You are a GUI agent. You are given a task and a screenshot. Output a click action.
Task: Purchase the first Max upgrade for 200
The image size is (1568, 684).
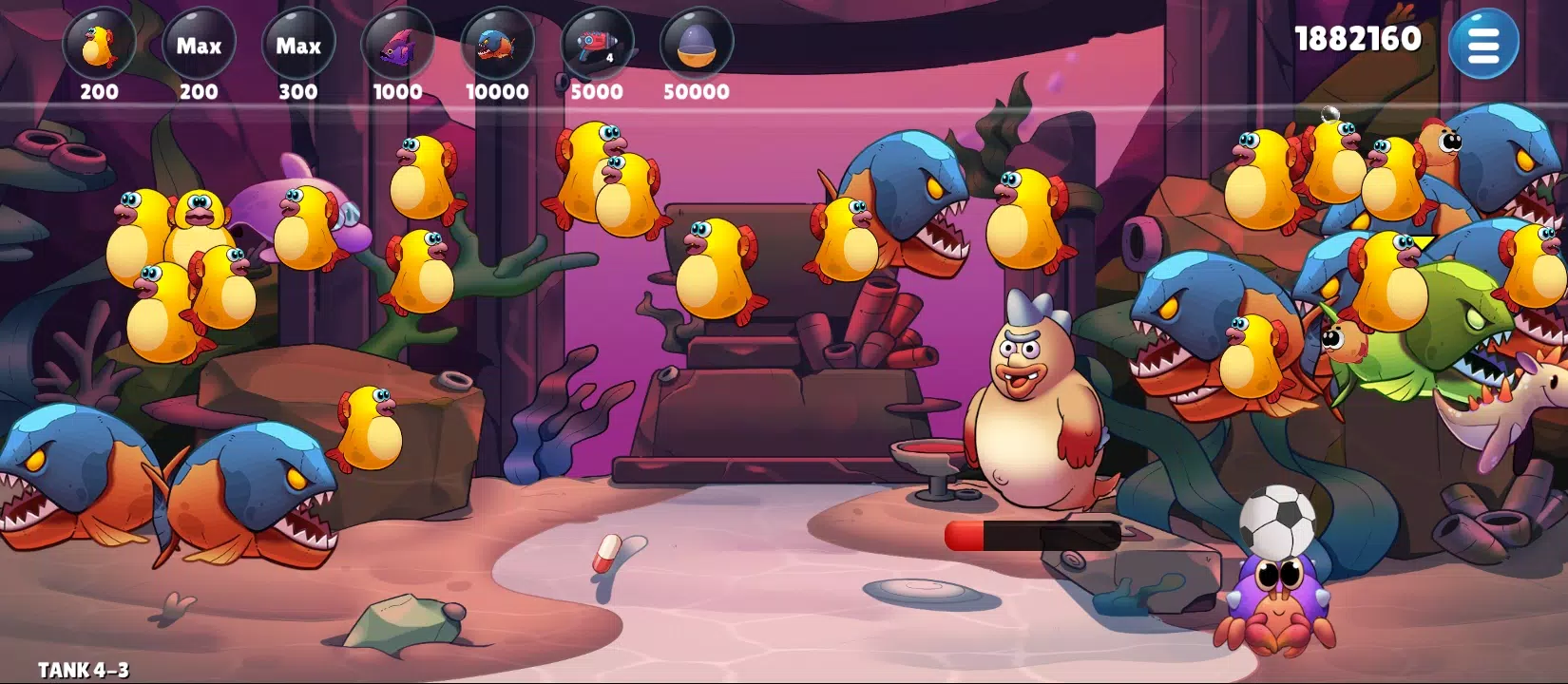[x=199, y=46]
